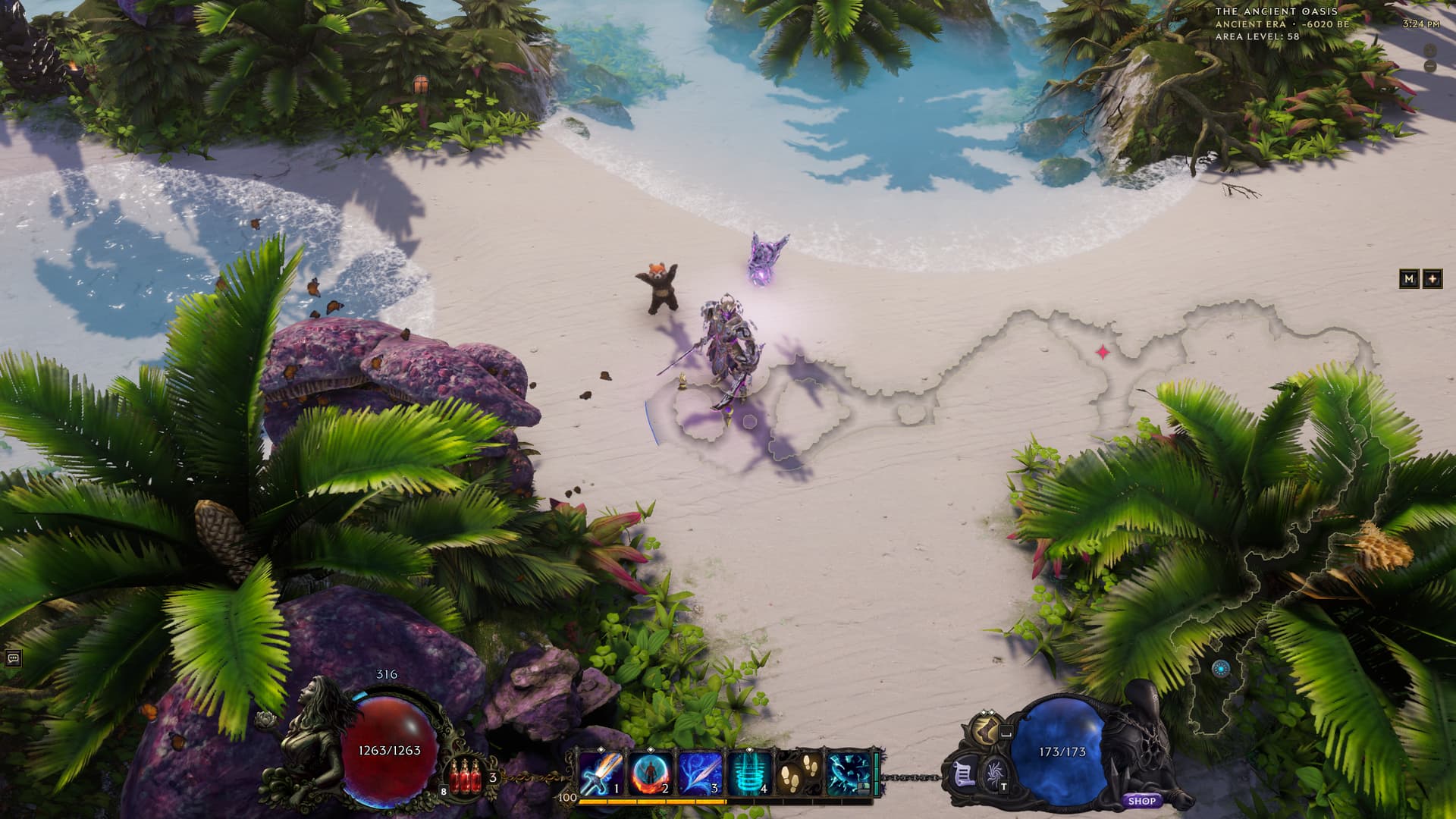1456x819 pixels.
Task: Trigger the cyan rings skill in slot 4
Action: point(750,773)
